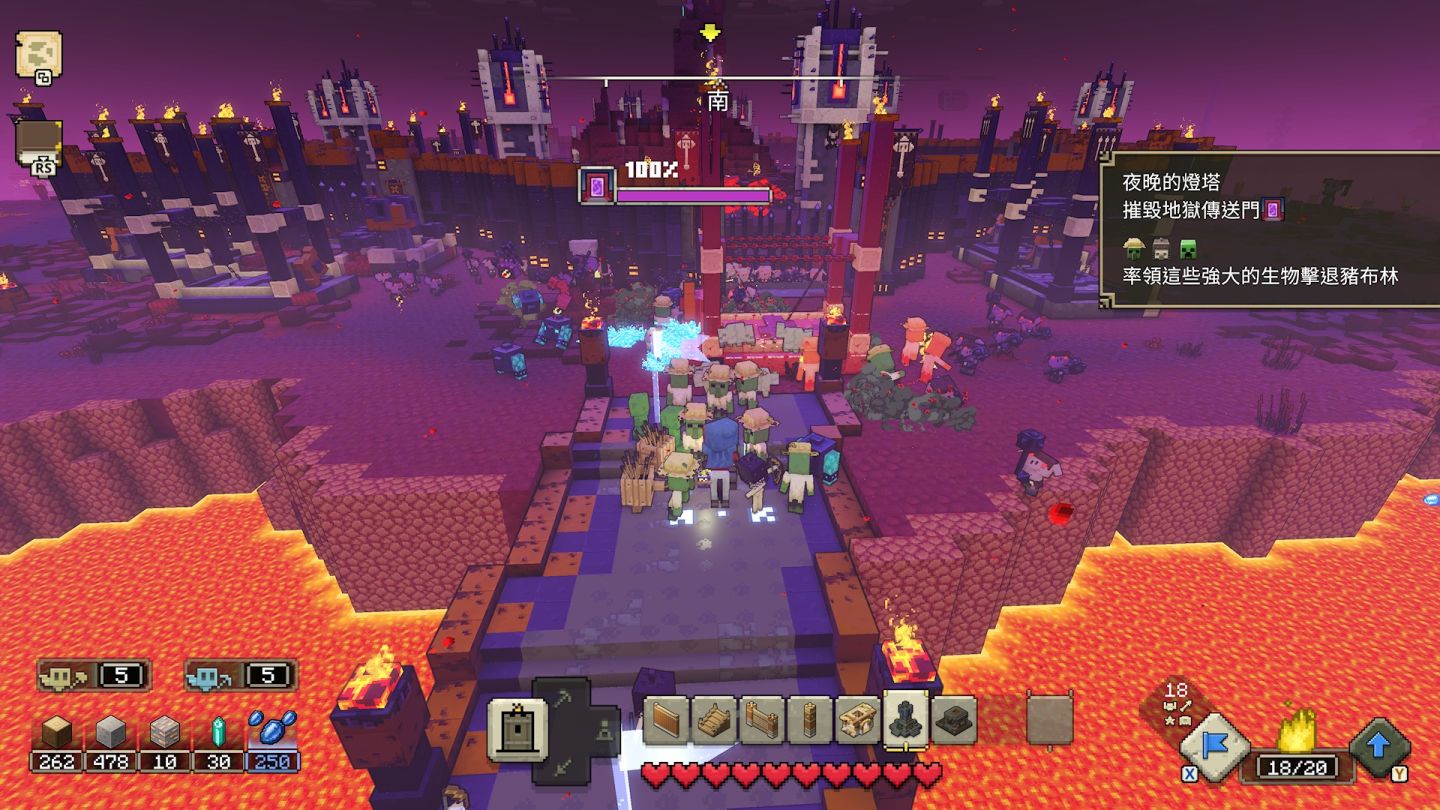Activate the blue banner flag rally button

1215,746
